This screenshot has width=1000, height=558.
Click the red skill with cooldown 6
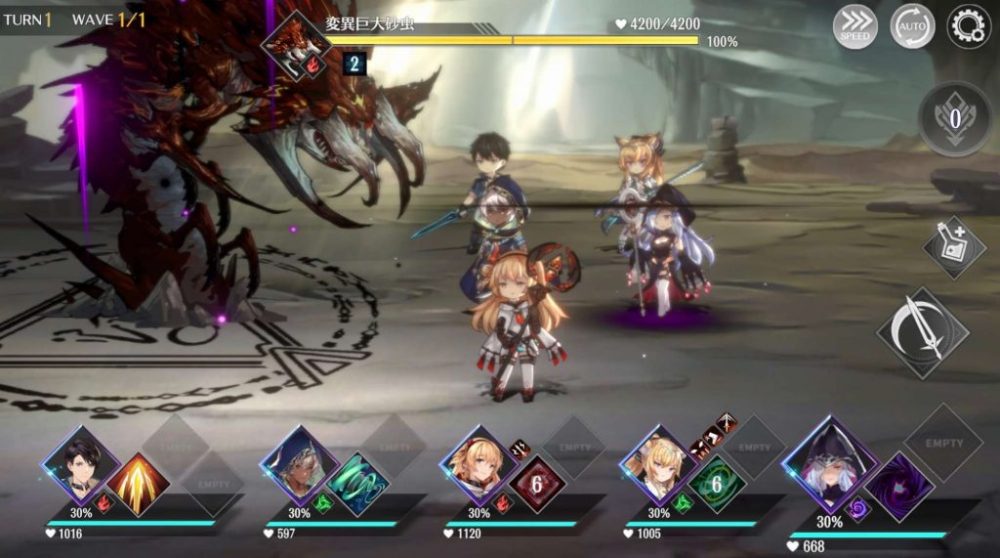tap(537, 483)
